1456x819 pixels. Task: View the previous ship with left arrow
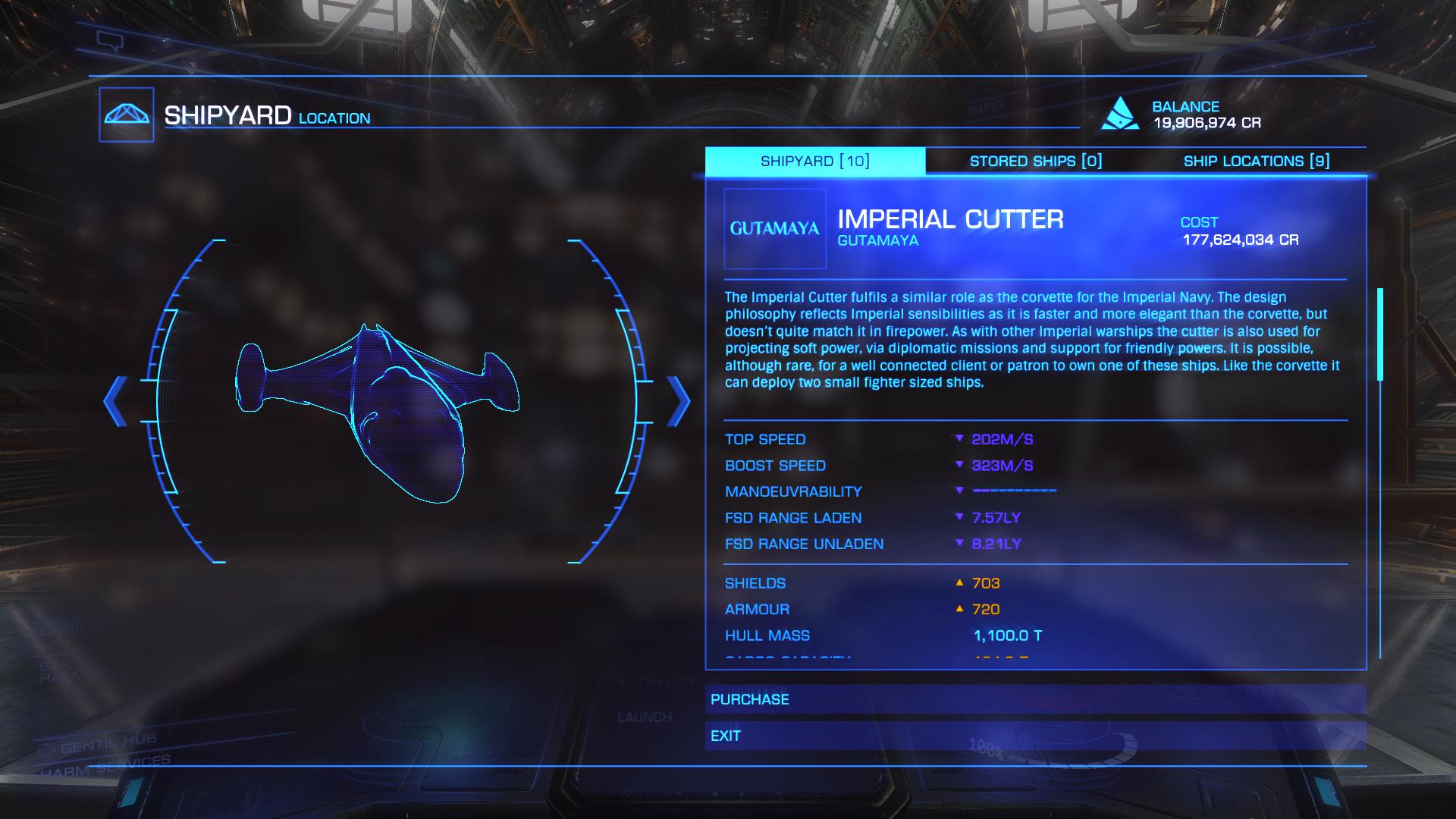click(116, 401)
